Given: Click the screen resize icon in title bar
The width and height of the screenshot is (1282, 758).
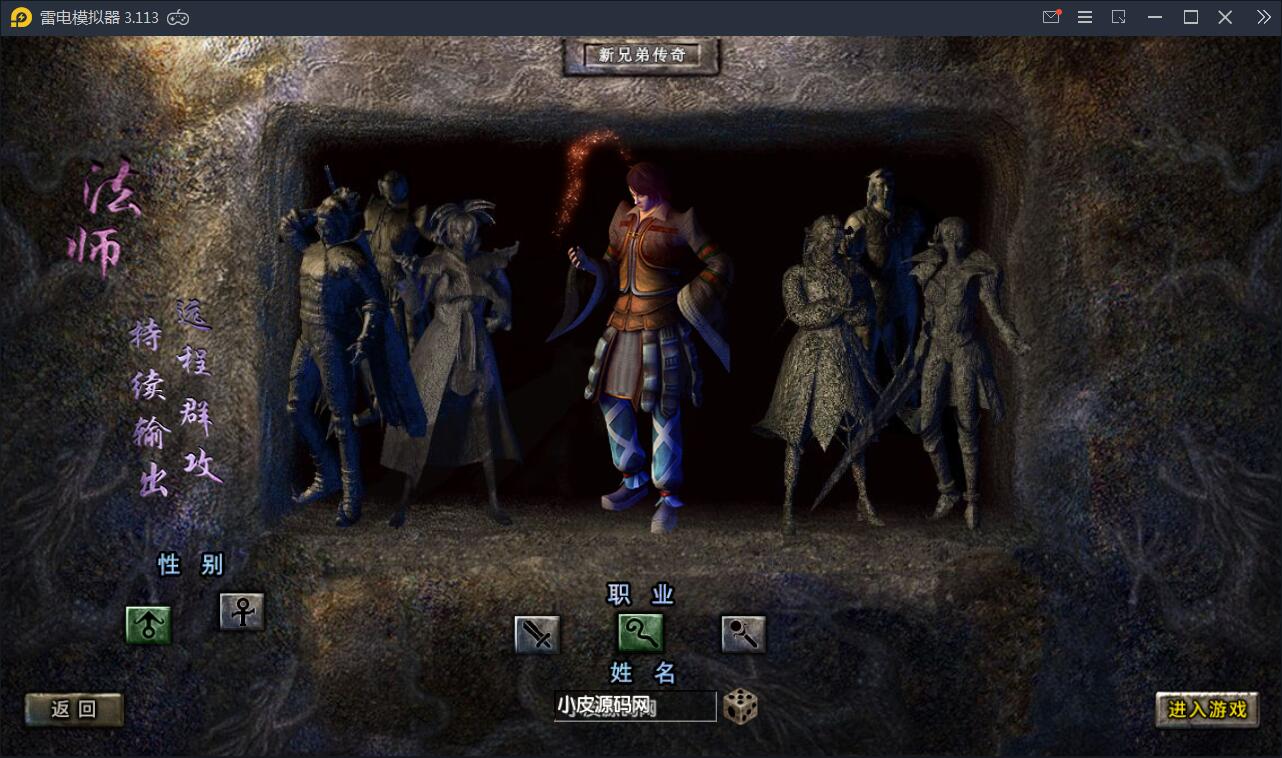Looking at the screenshot, I should [1119, 16].
